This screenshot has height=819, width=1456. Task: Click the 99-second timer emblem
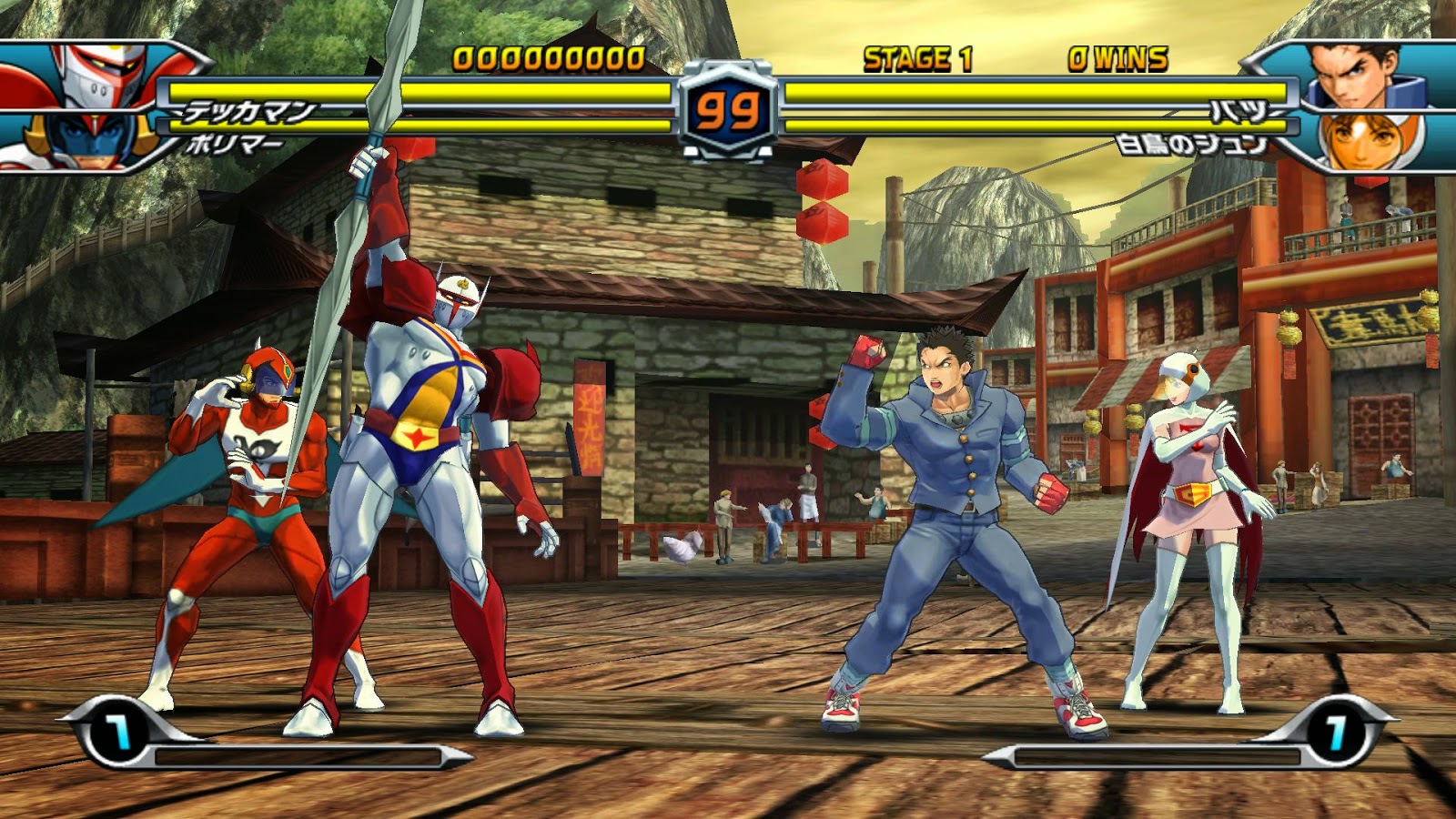pyautogui.click(x=728, y=109)
